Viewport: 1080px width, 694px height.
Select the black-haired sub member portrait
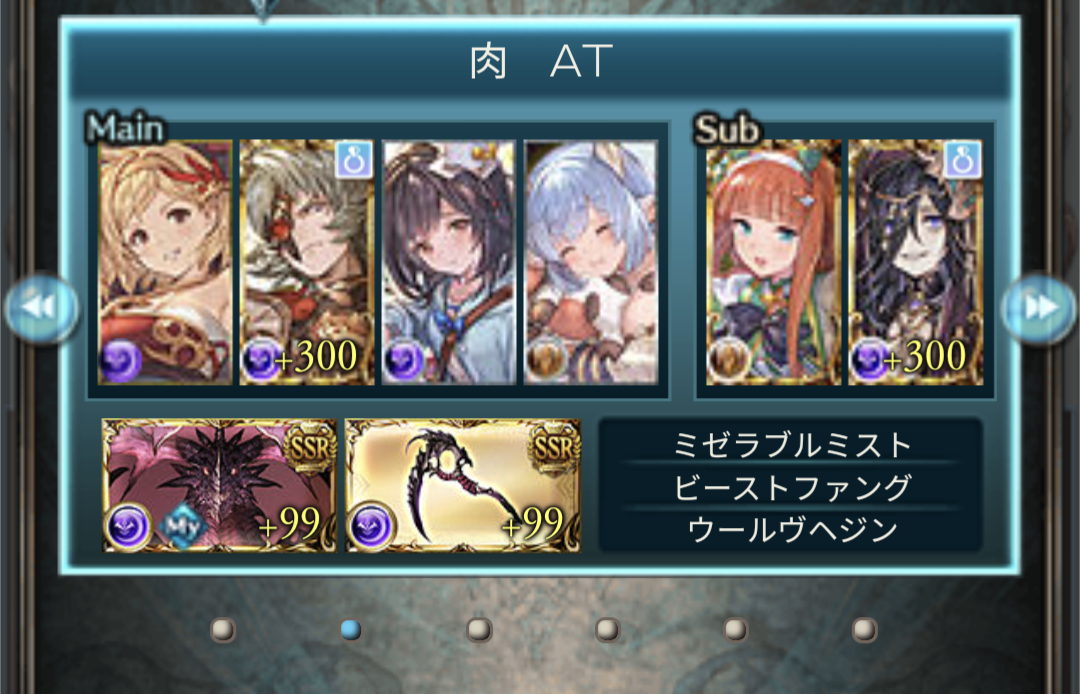click(x=915, y=262)
